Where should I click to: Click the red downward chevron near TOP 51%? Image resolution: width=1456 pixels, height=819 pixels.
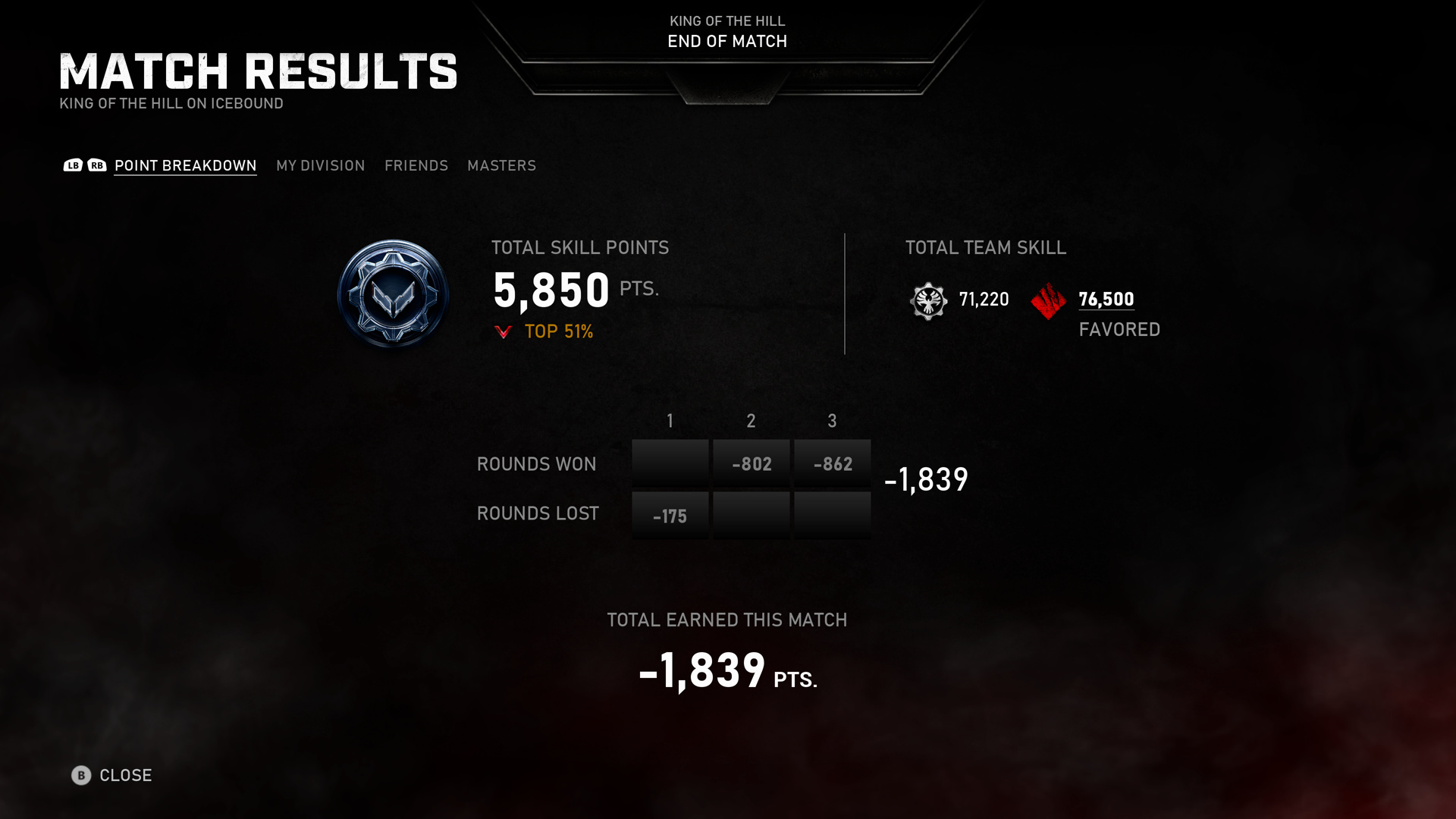coord(504,331)
